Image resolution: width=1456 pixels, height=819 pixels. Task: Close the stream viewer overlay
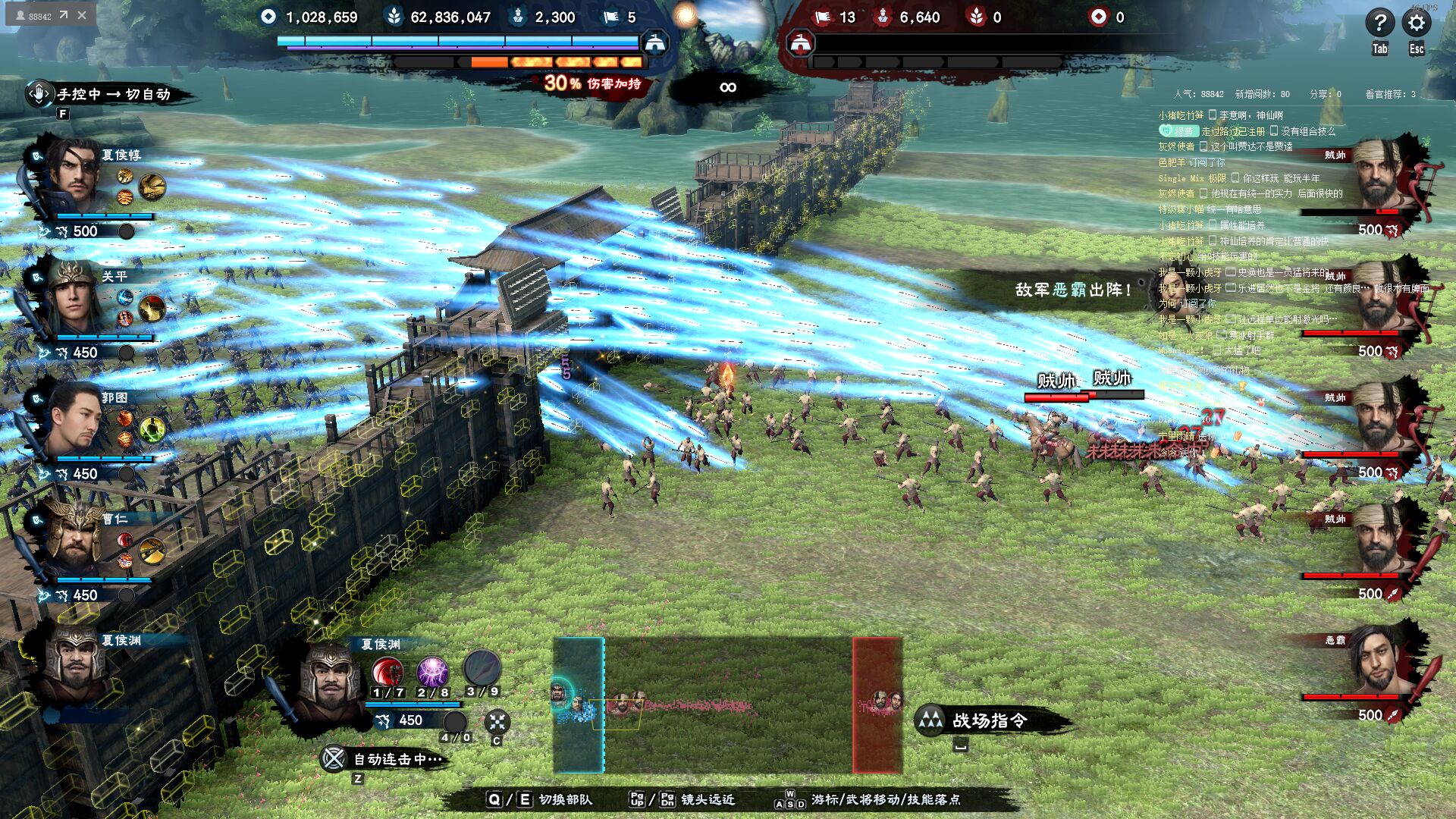(x=82, y=14)
